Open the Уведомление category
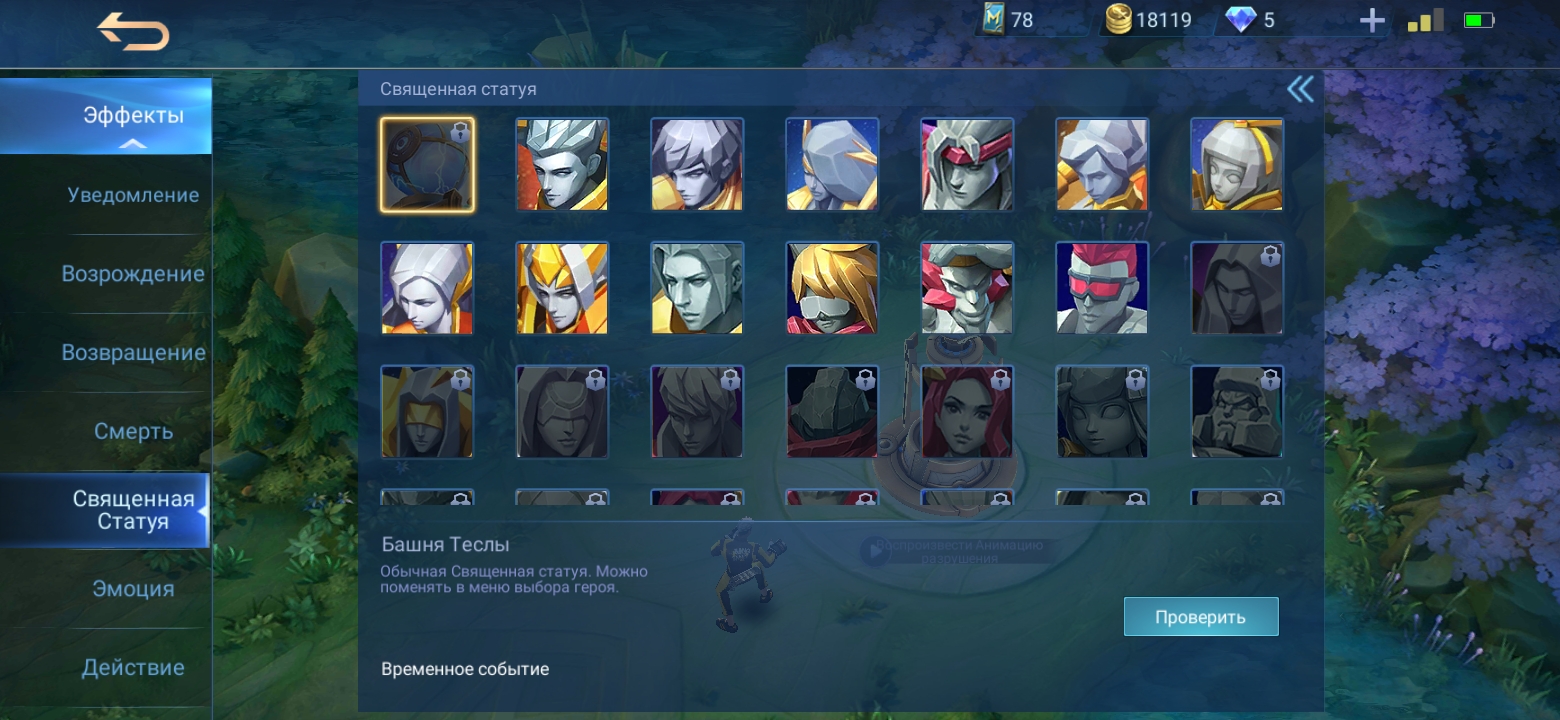 (x=133, y=195)
